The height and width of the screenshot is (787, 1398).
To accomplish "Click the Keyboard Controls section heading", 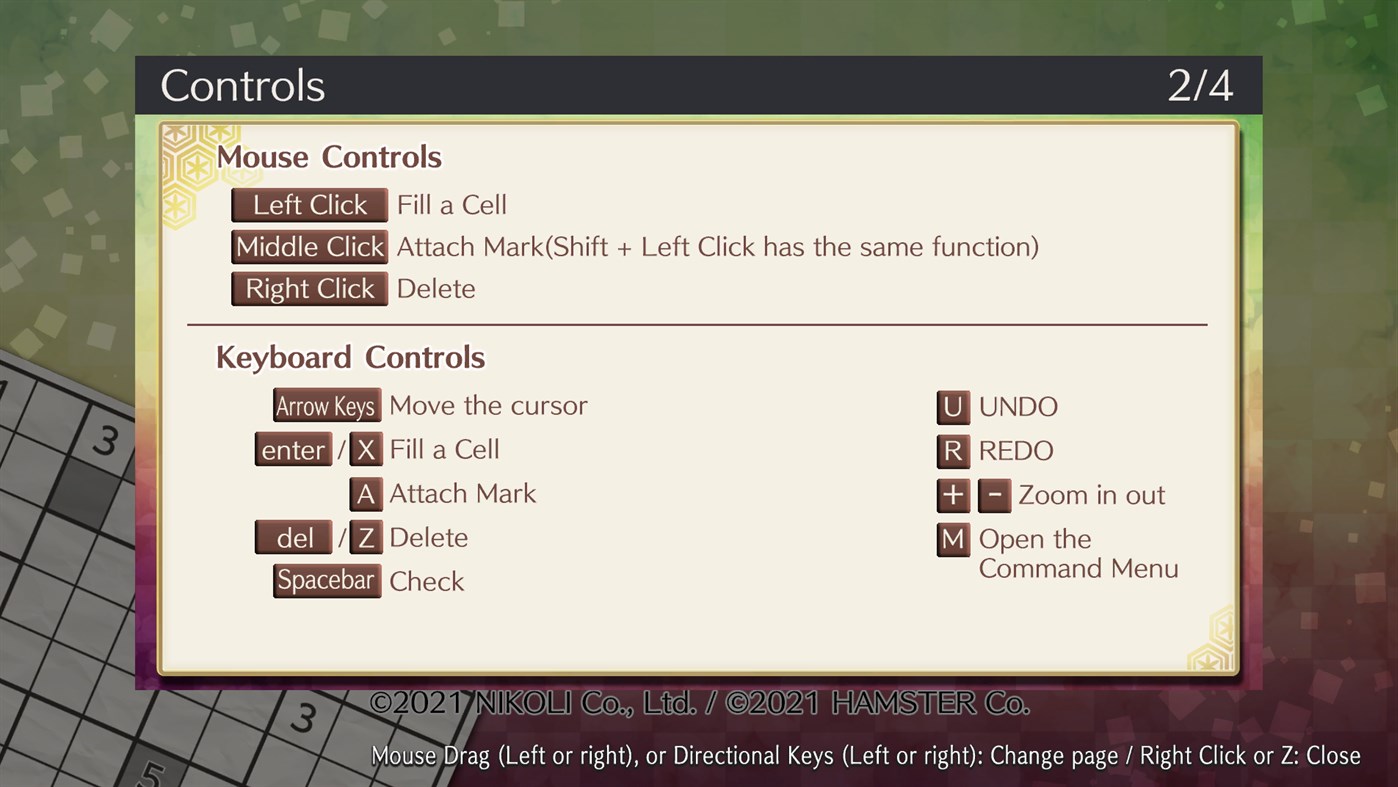I will 350,357.
